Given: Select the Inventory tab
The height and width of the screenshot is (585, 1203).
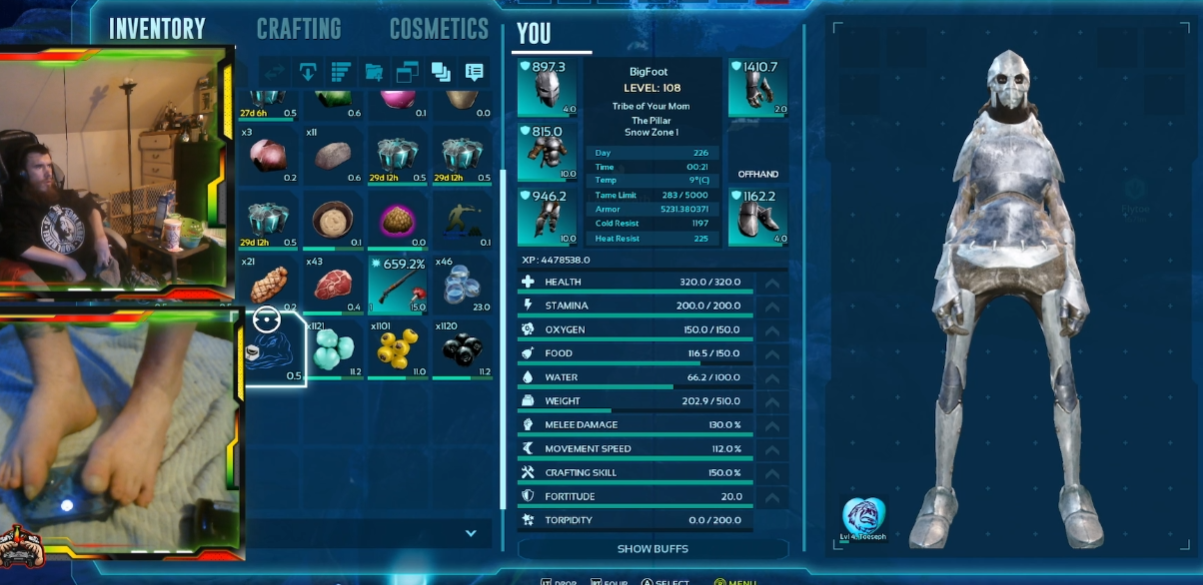Looking at the screenshot, I should [157, 29].
